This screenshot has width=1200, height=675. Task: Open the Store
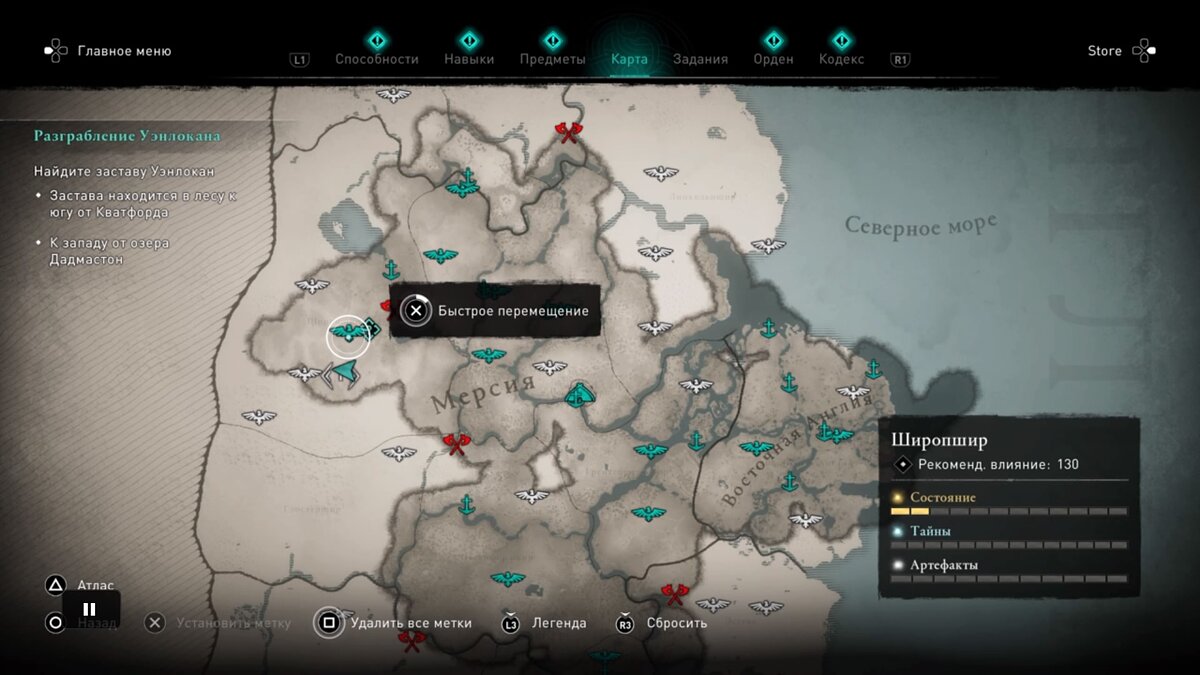click(1105, 51)
